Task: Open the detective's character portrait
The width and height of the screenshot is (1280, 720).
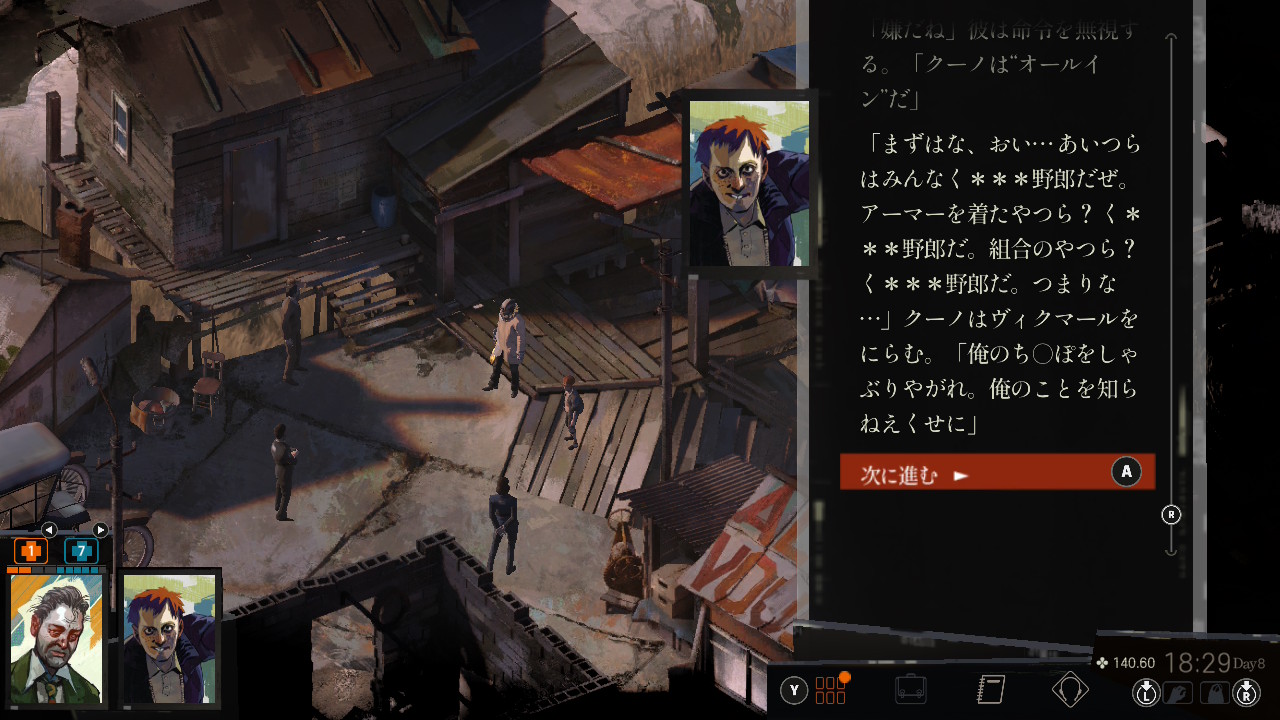Action: click(x=57, y=639)
